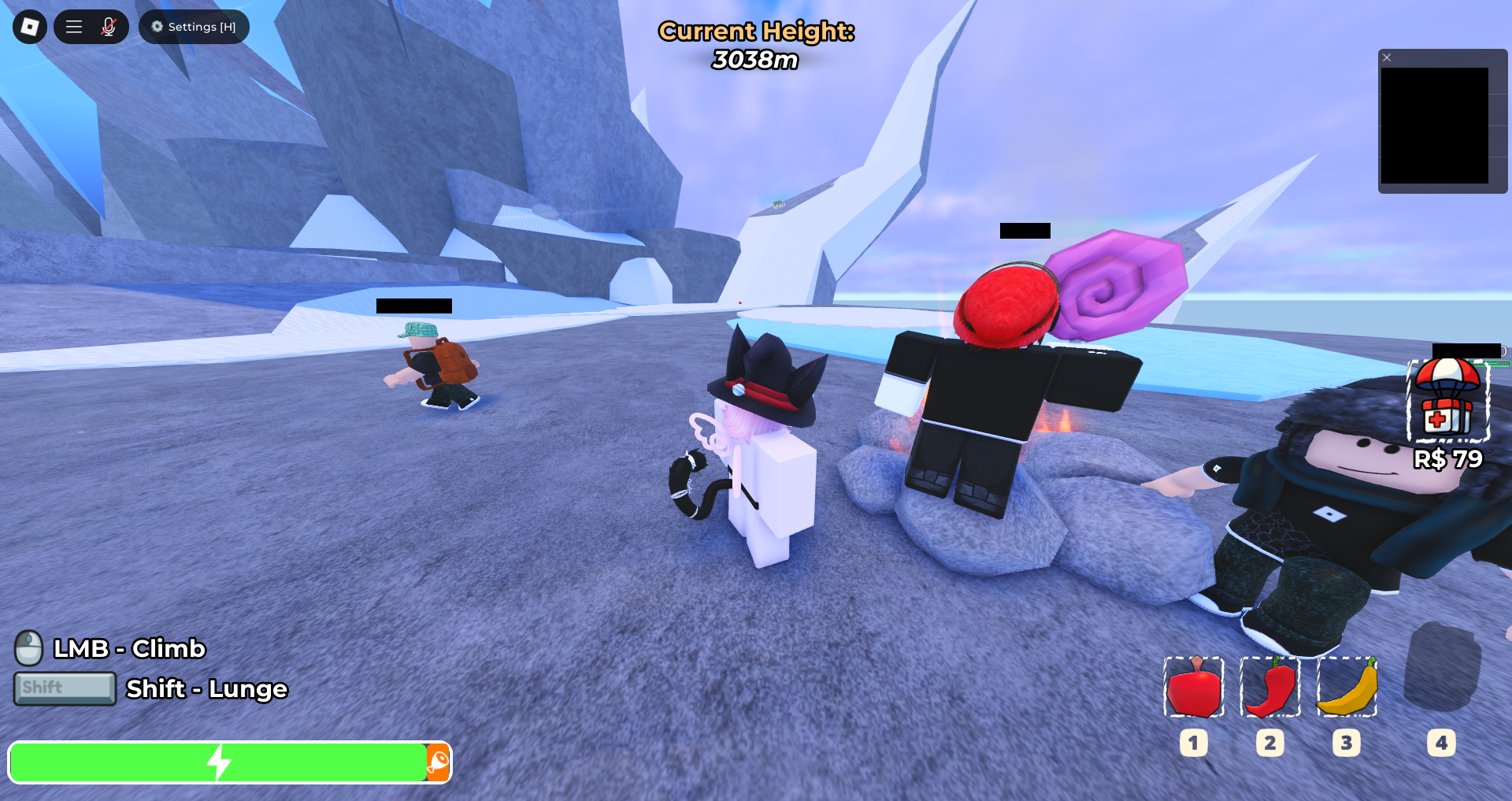Select the red apple hotbar slot
This screenshot has width=1512, height=801.
coord(1194,688)
